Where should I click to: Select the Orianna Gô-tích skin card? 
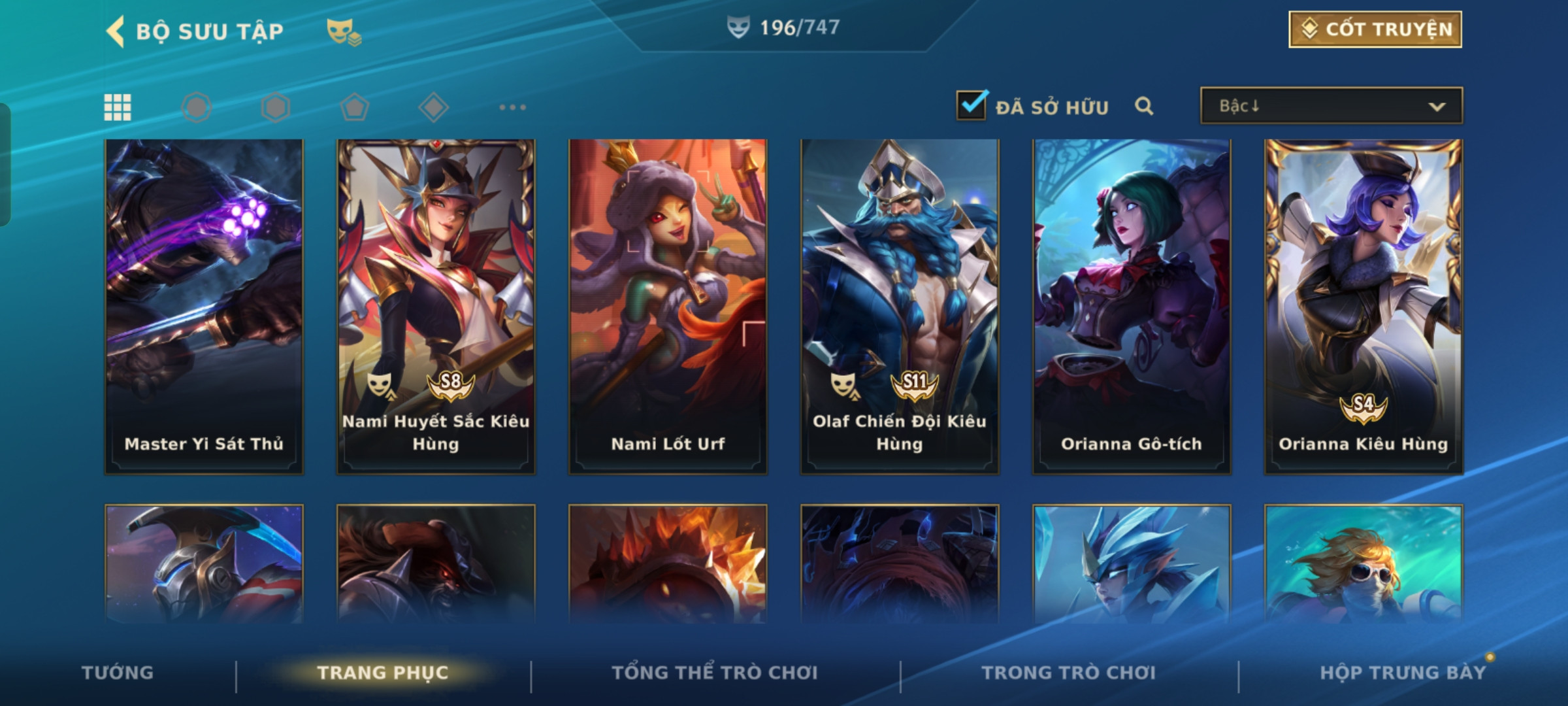click(x=1132, y=306)
